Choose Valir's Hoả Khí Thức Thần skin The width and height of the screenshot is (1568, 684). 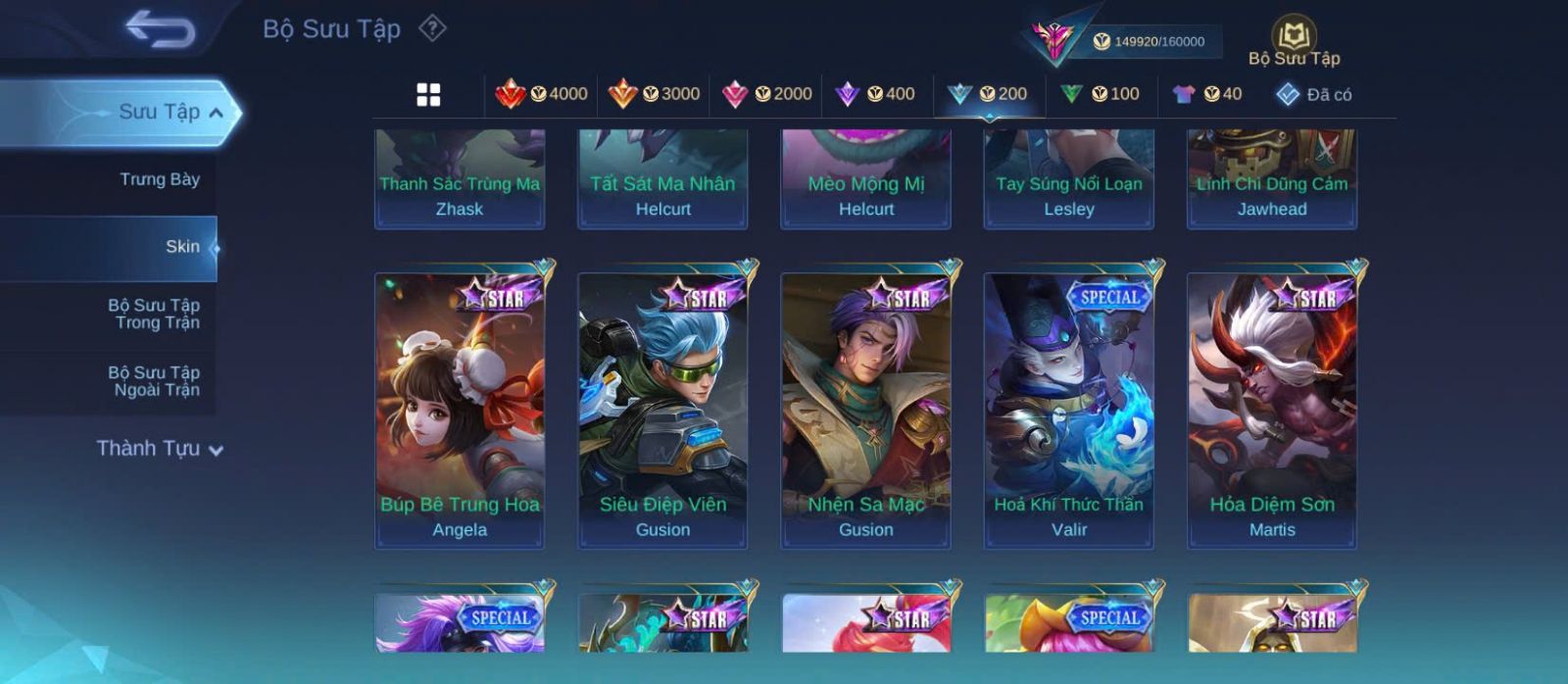1069,411
